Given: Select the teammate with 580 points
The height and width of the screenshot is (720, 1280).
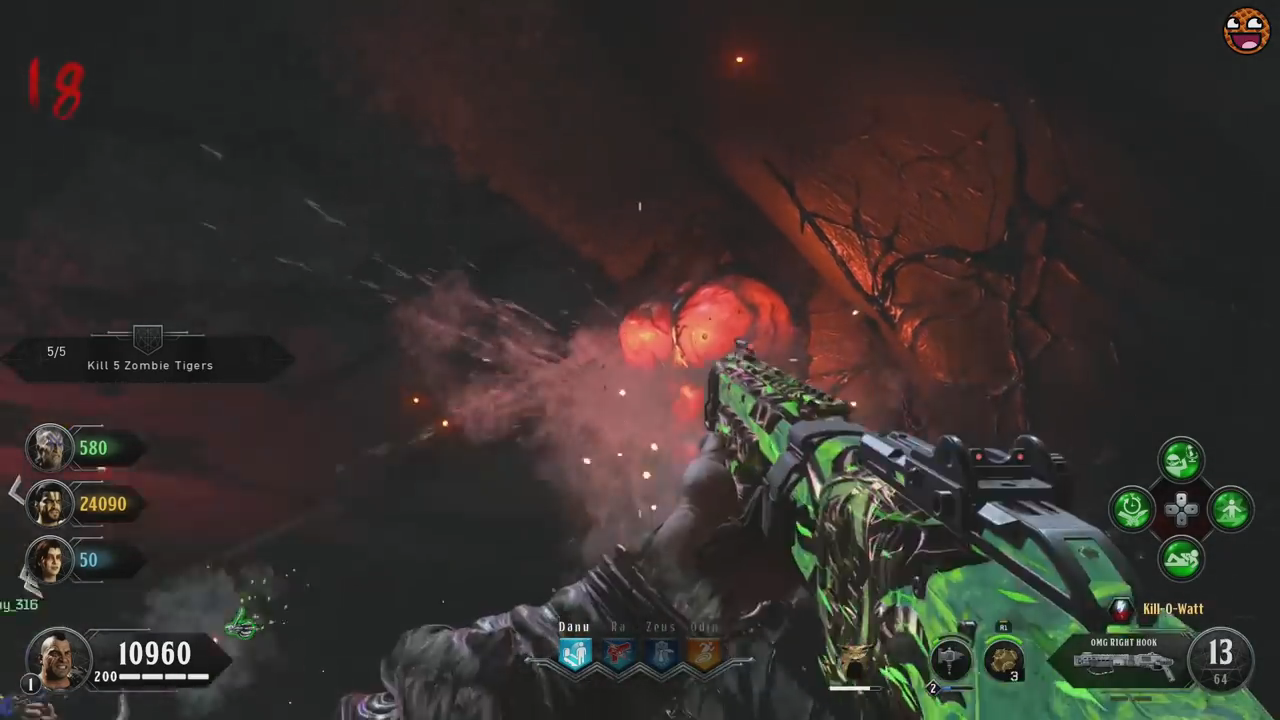Looking at the screenshot, I should pos(49,448).
